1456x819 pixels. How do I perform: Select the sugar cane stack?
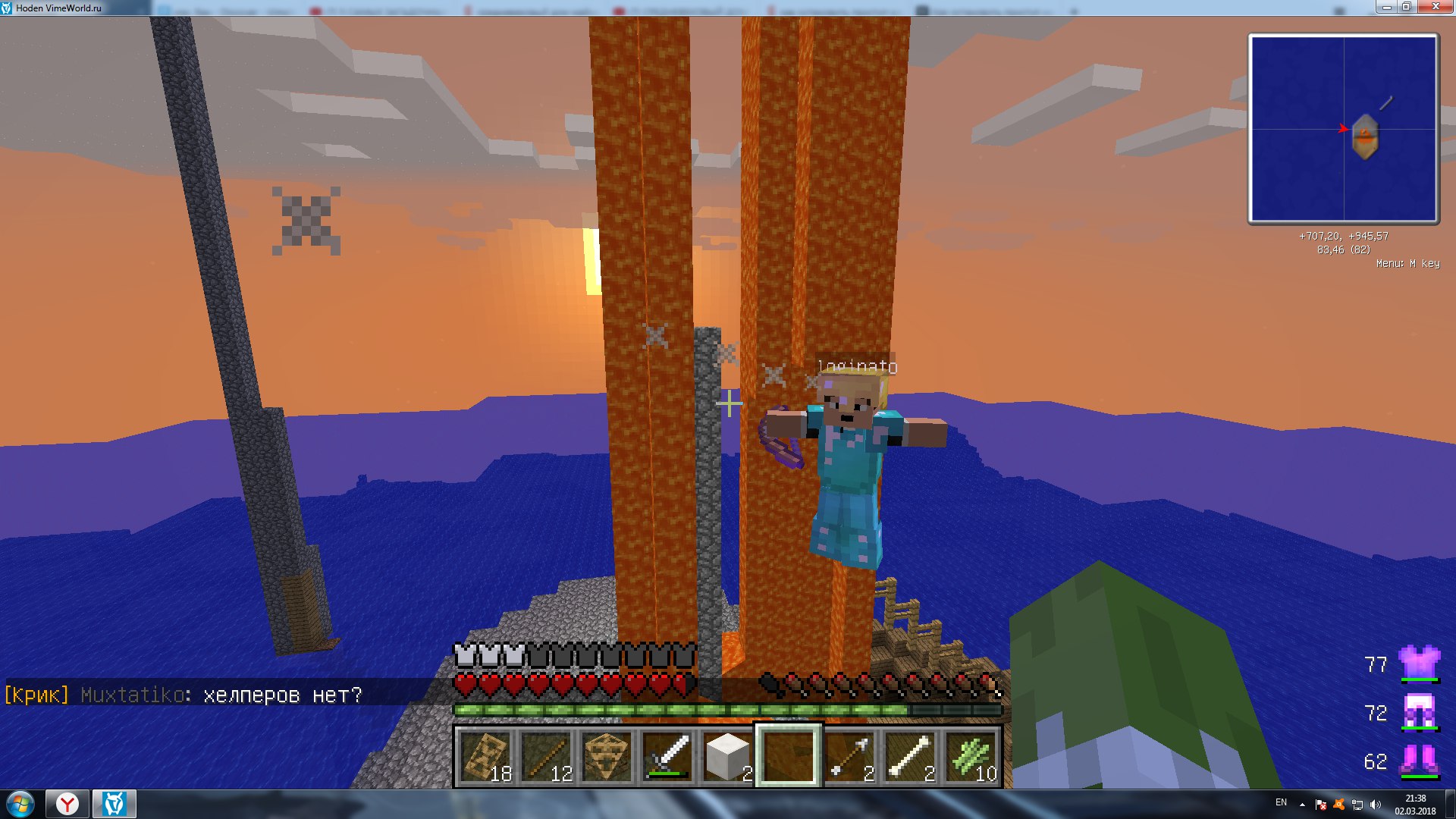[971, 757]
